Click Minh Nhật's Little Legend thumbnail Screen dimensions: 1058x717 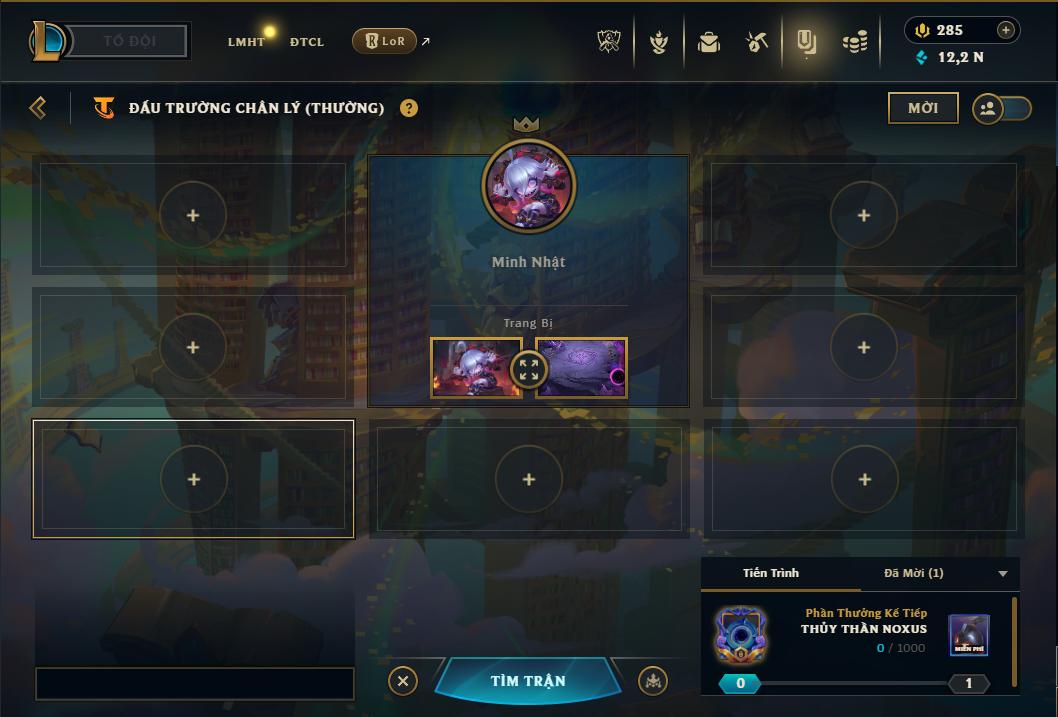[x=474, y=368]
